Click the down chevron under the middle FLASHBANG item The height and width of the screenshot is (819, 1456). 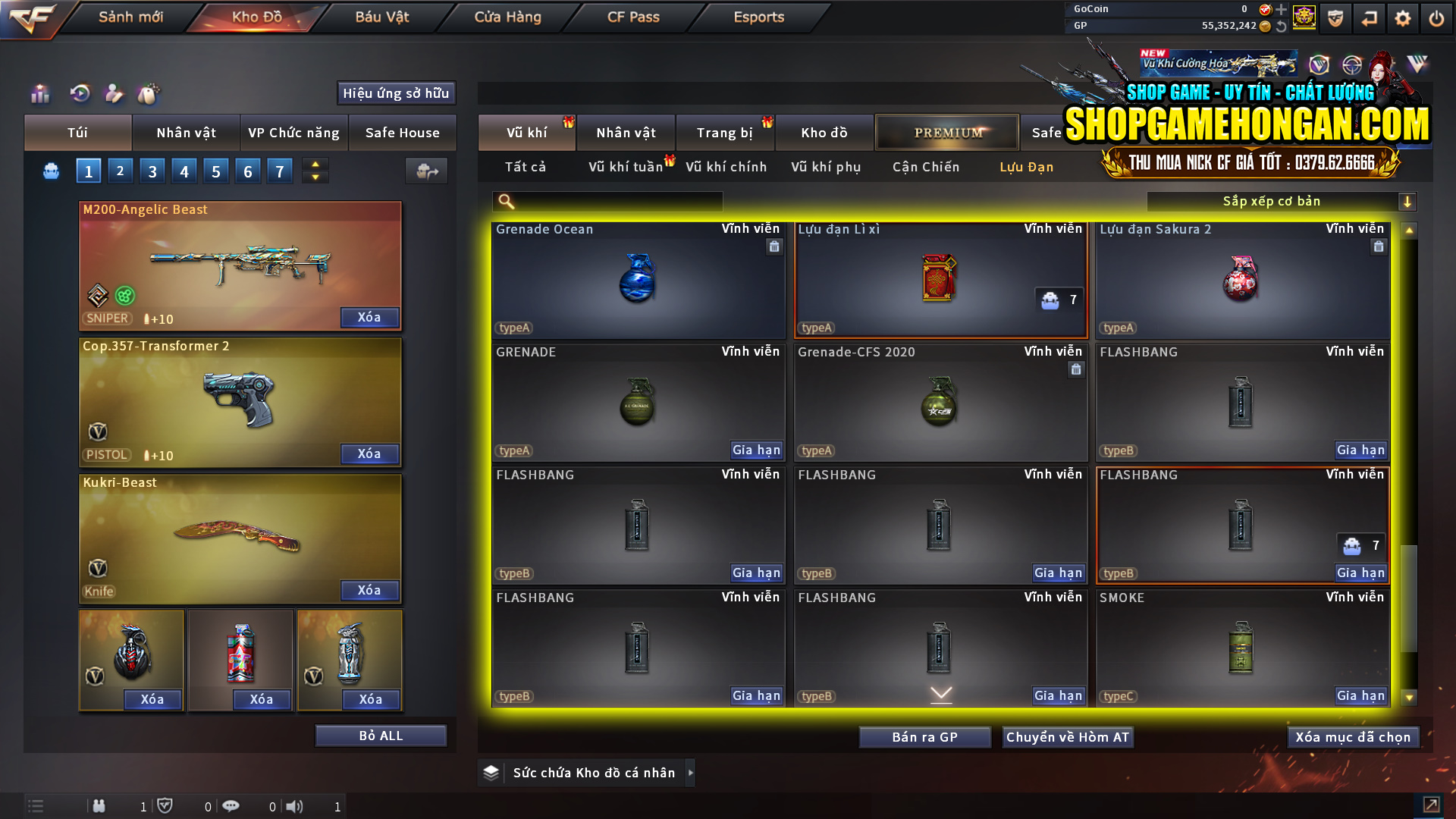click(940, 694)
